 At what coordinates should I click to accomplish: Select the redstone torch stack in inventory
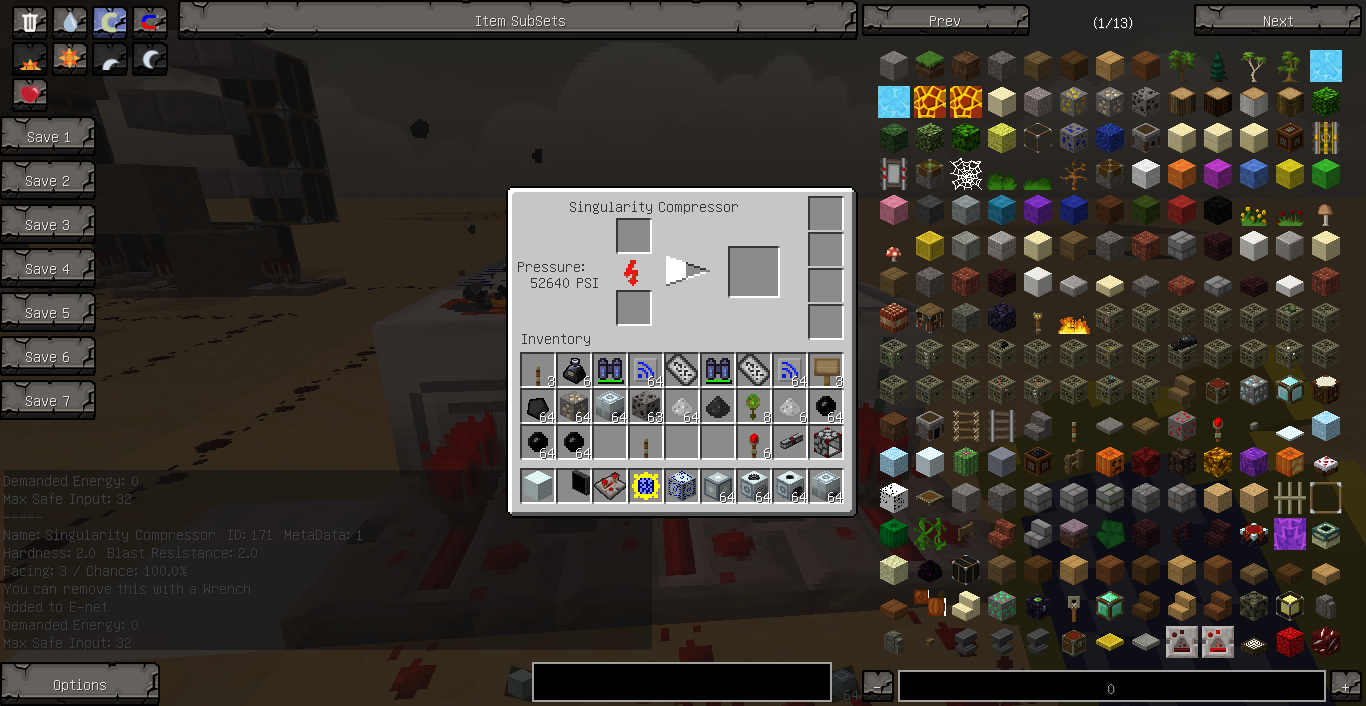(x=754, y=443)
